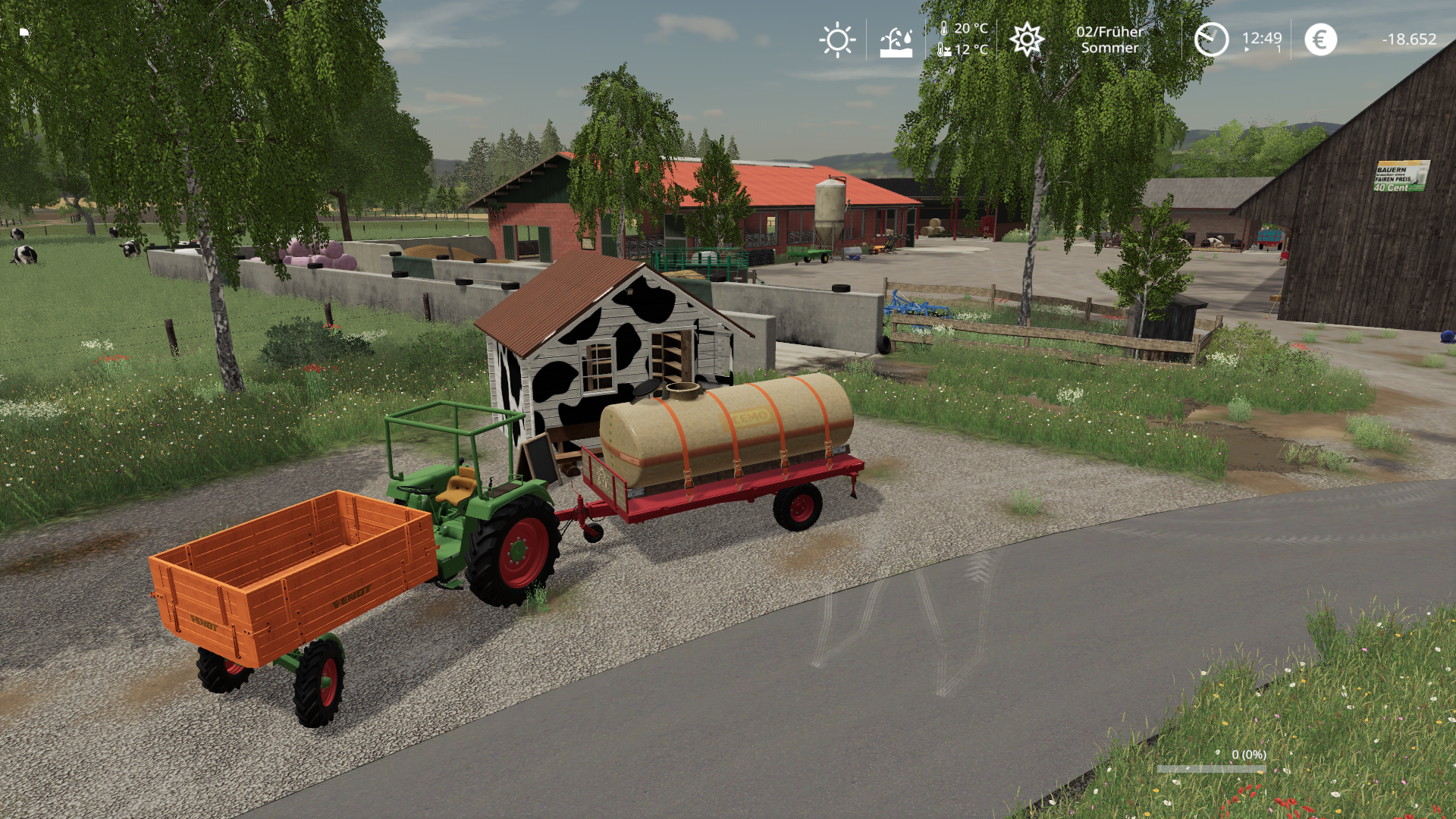
Task: Click the summer season sun icon
Action: pos(1027,39)
